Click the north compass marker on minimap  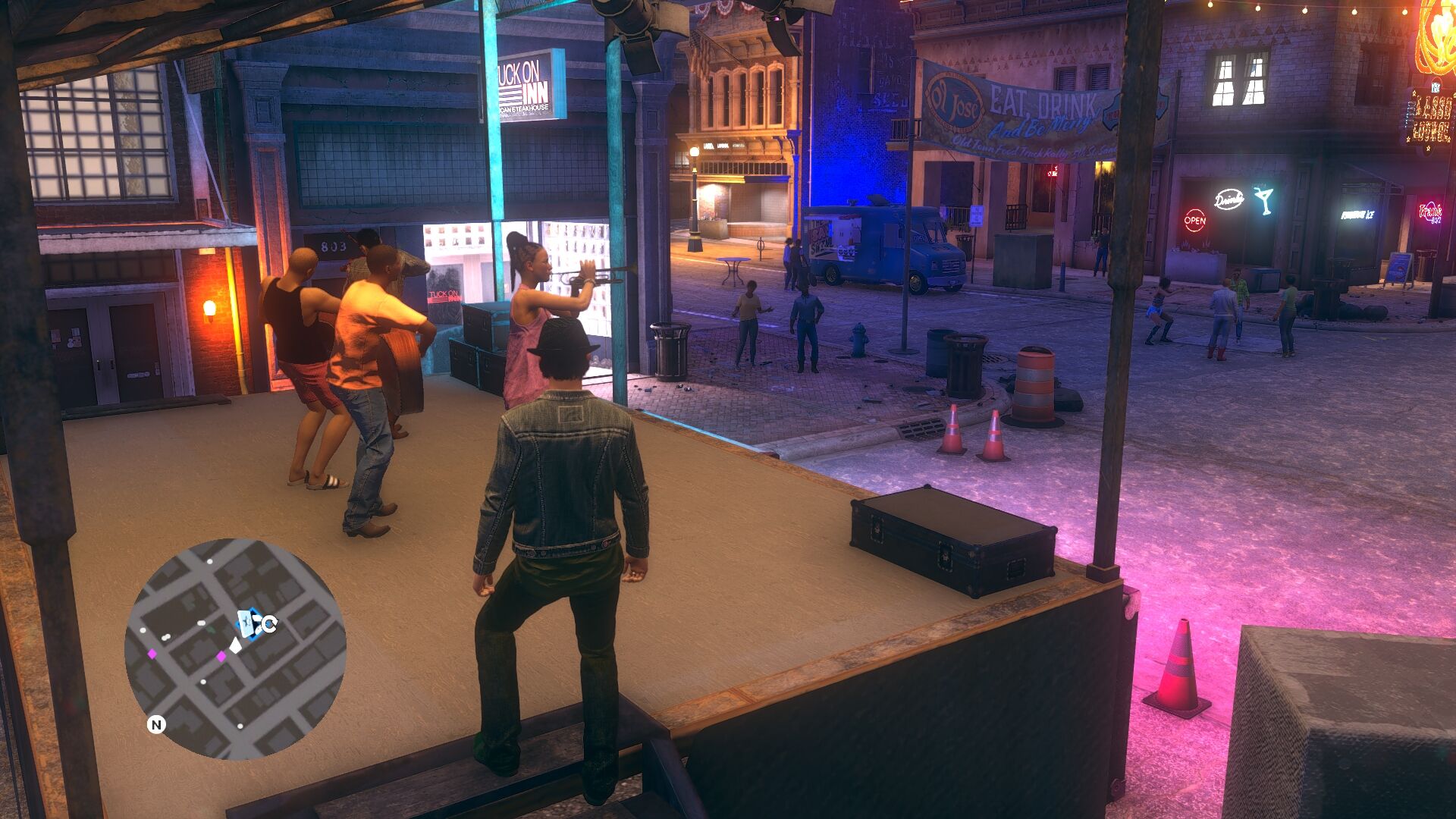(x=156, y=725)
